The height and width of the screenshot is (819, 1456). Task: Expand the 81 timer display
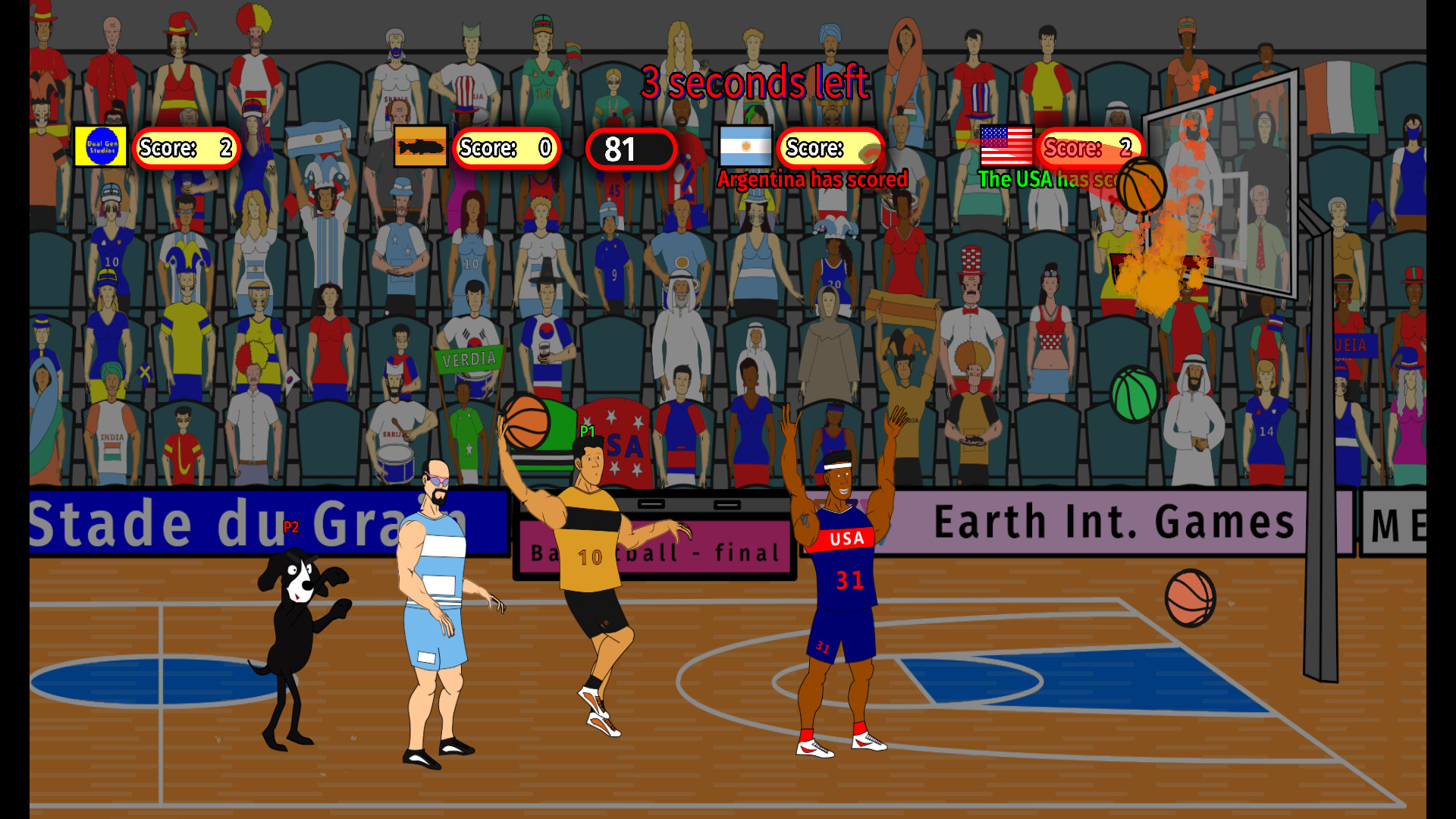tap(632, 149)
